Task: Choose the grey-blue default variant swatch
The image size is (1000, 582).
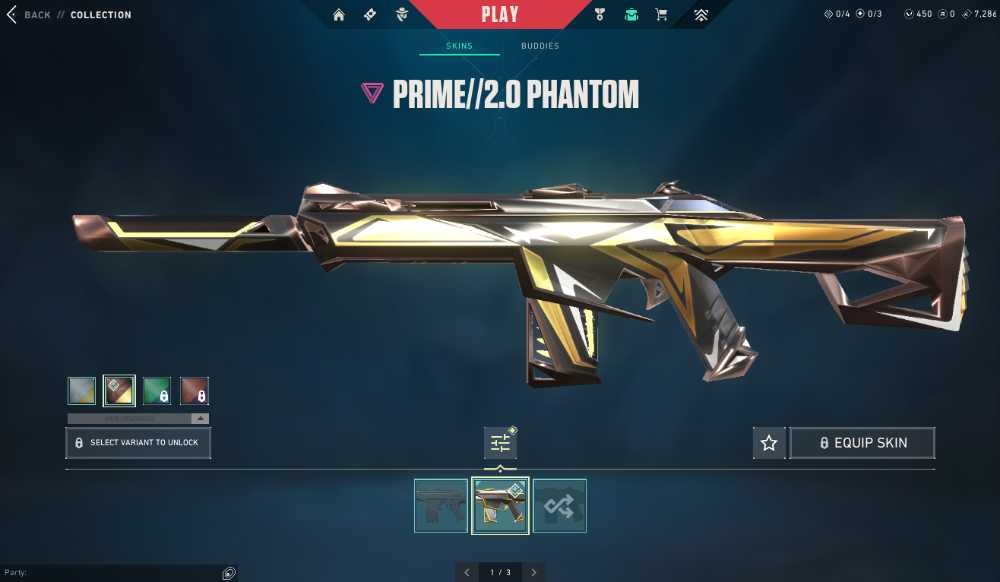Action: pos(82,390)
